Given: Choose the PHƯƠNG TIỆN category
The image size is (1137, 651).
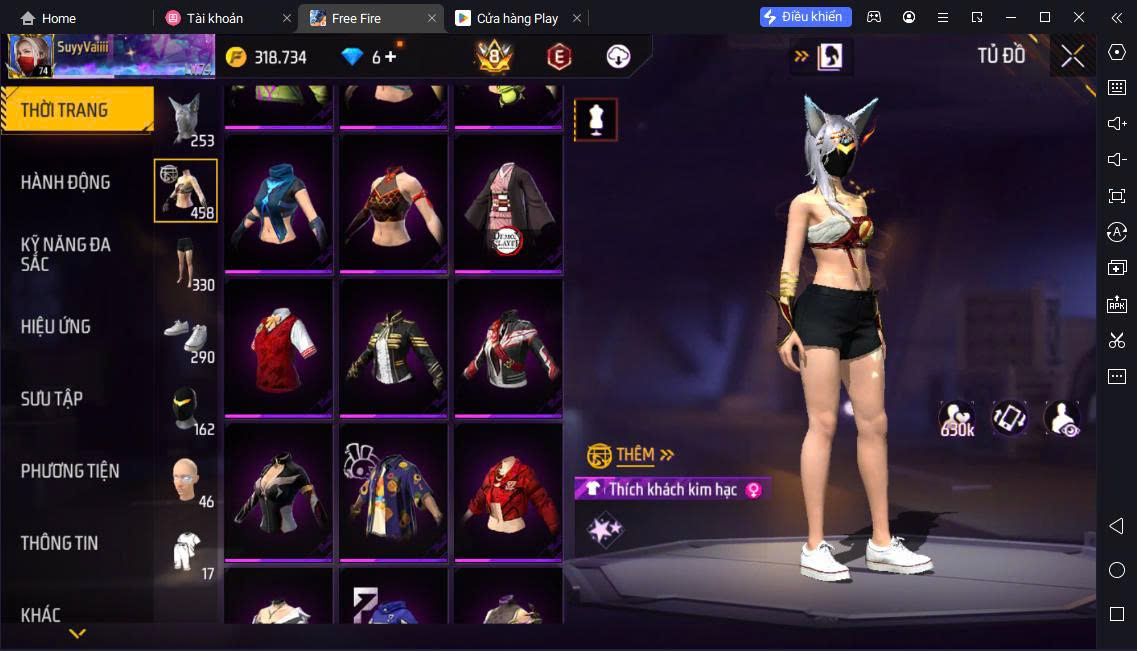Looking at the screenshot, I should (x=70, y=471).
